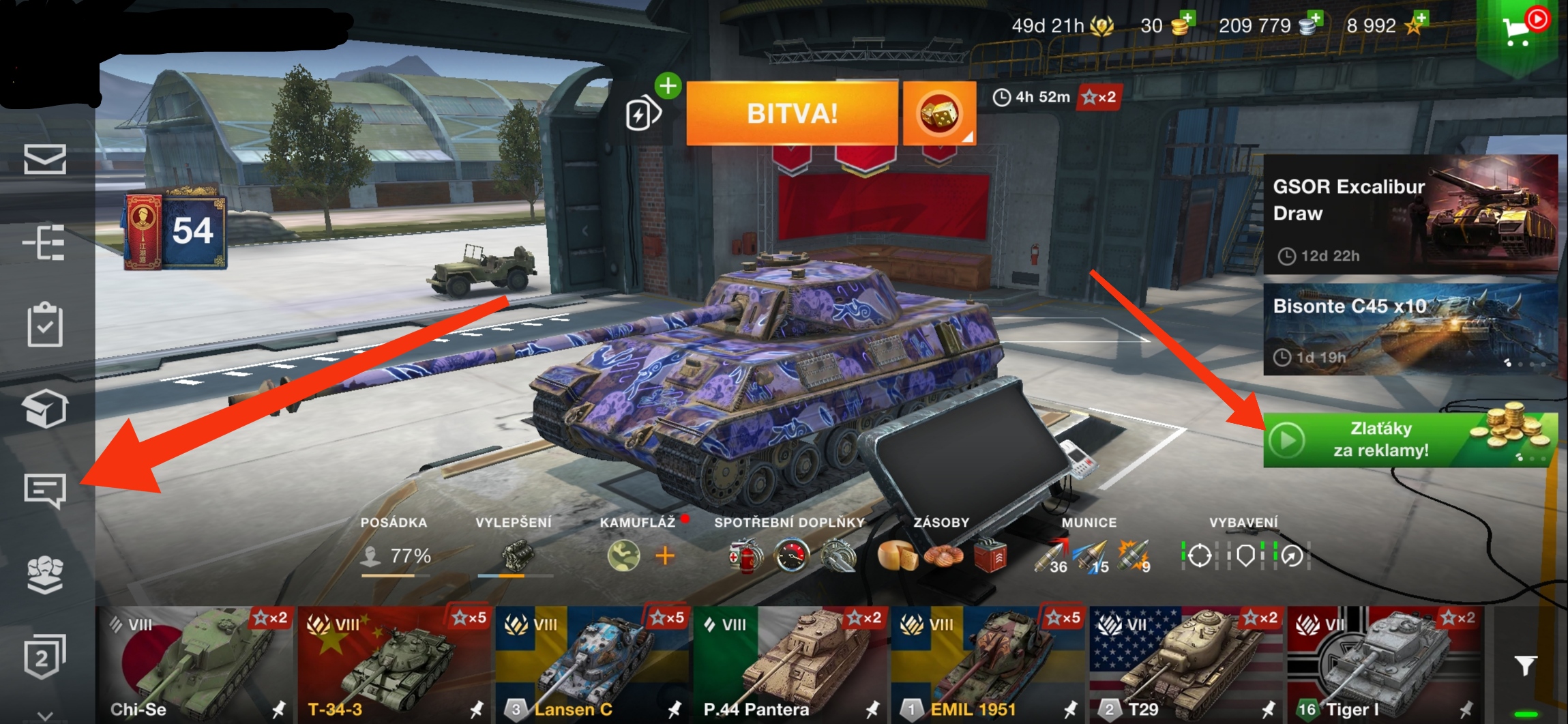Viewport: 1568px width, 724px height.
Task: Open the chat messages icon
Action: click(45, 490)
